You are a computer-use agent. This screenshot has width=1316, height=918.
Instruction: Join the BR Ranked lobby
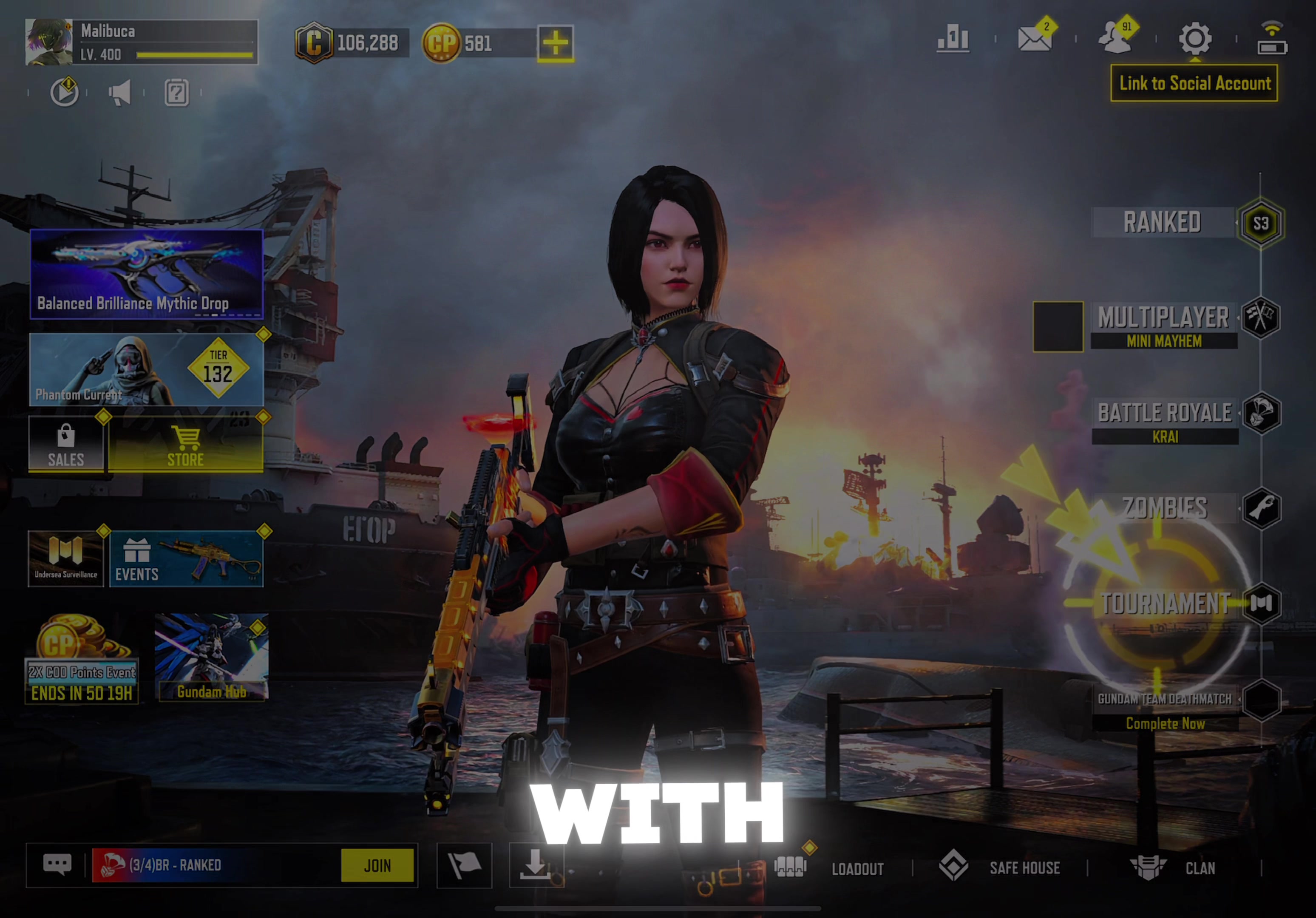pyautogui.click(x=377, y=865)
